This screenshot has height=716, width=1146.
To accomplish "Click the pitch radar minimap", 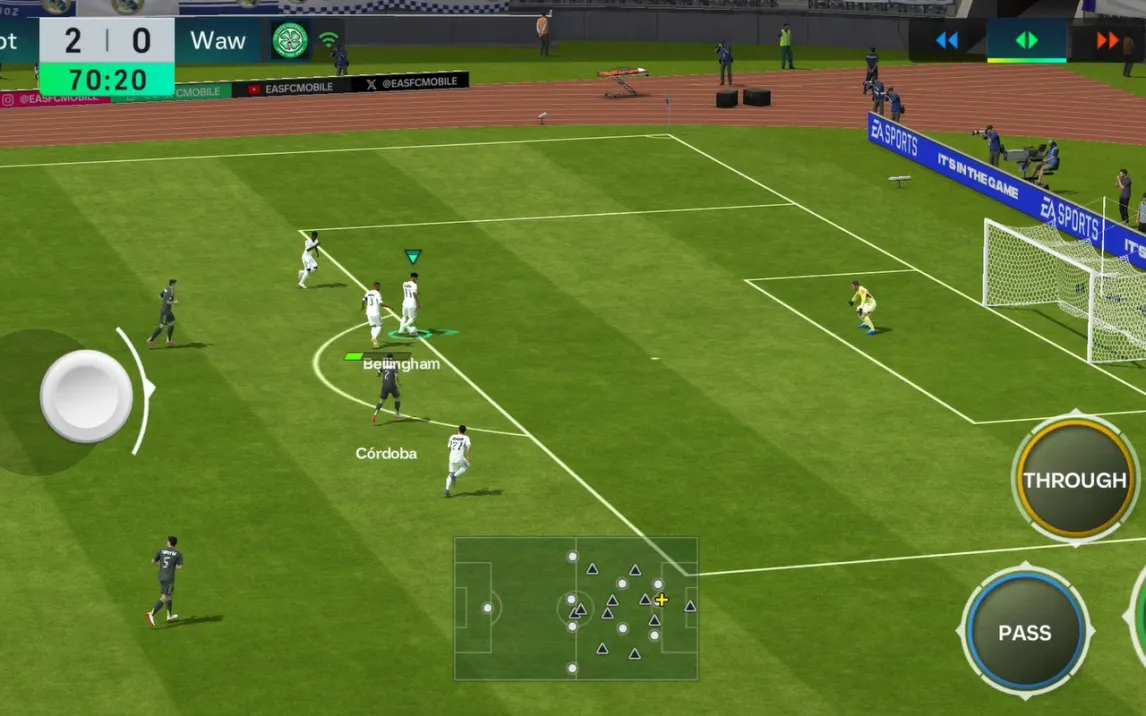I will 576,608.
